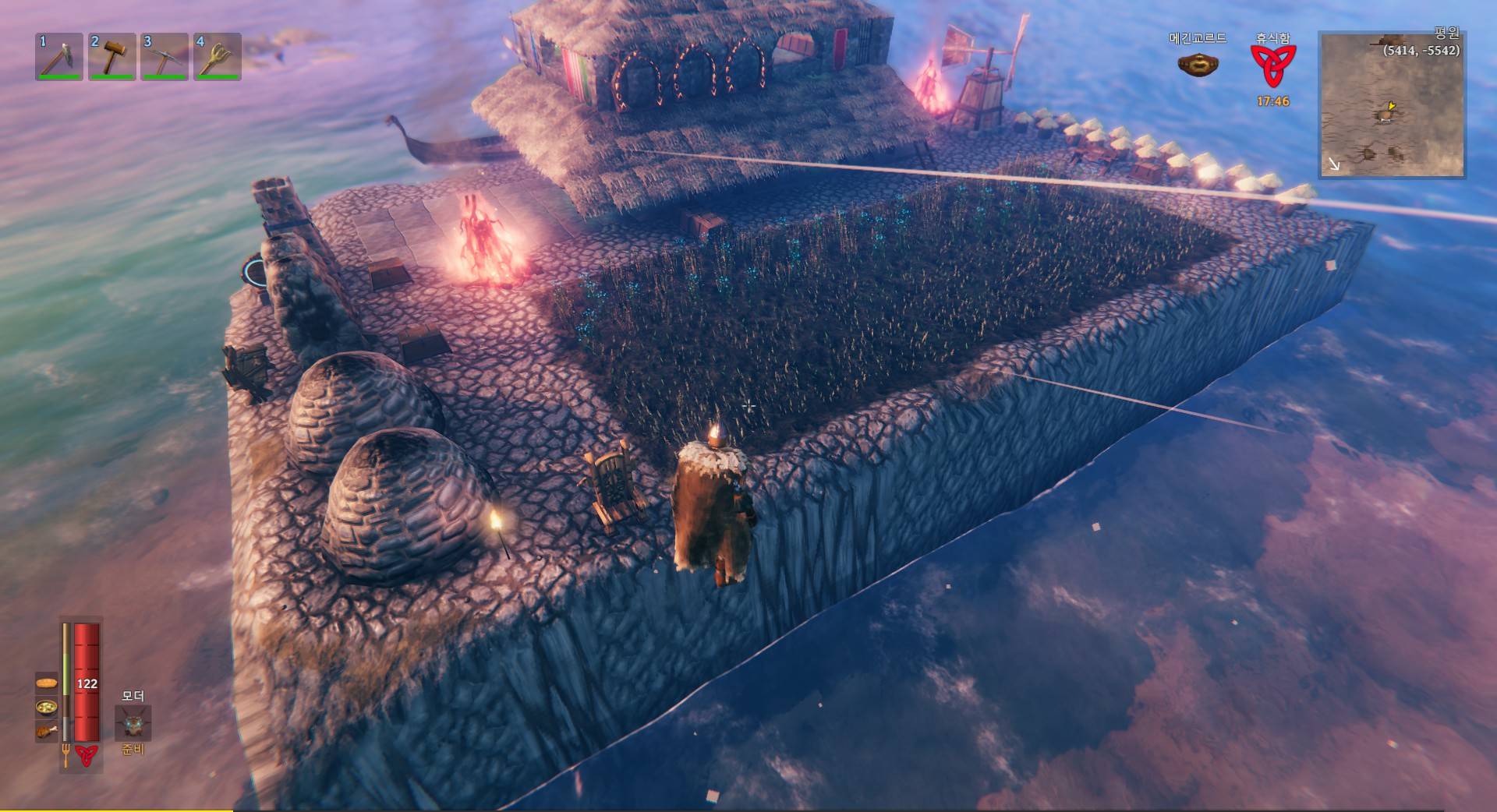Click the soup bowl food icon

47,708
